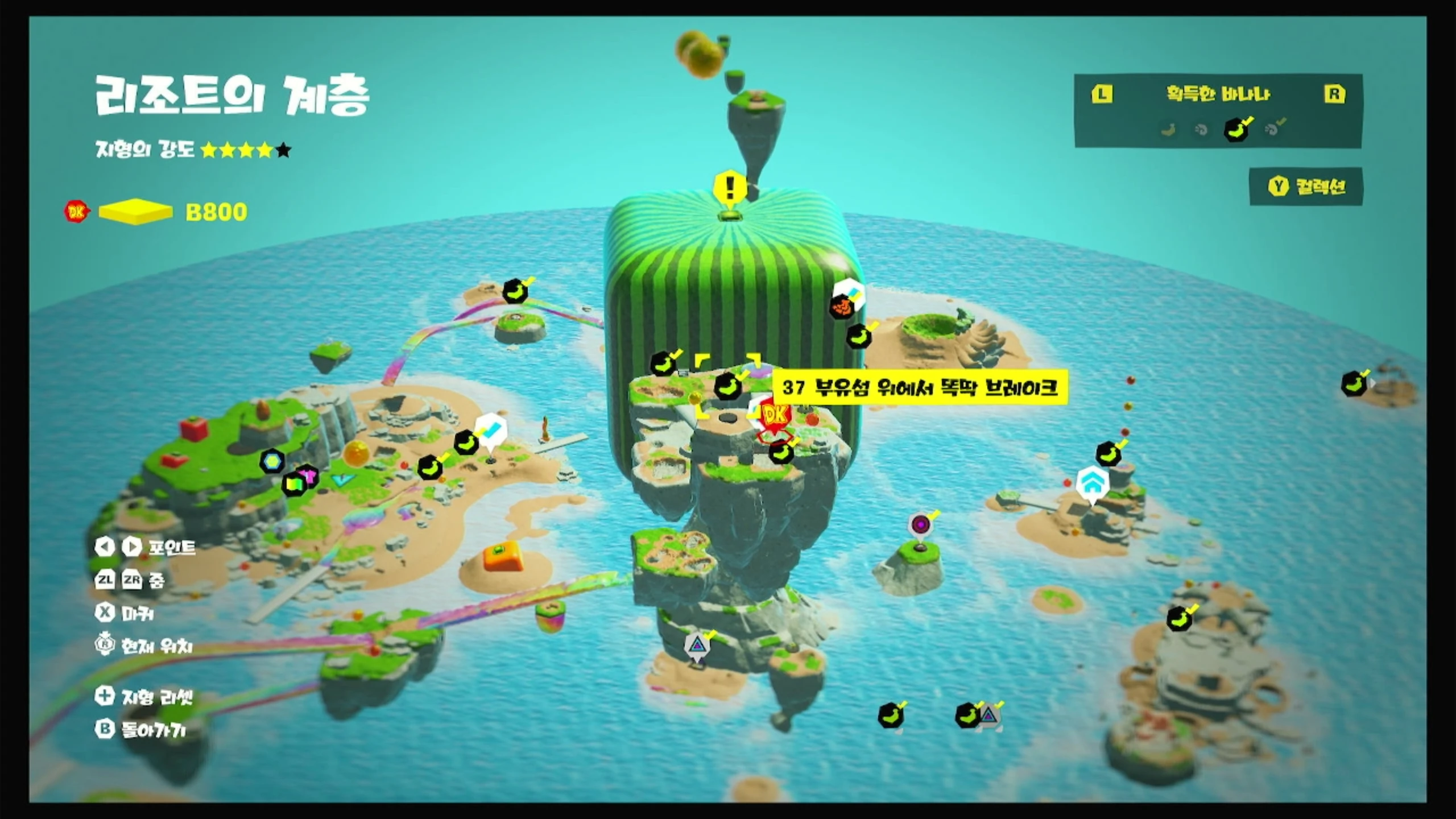This screenshot has height=819, width=1456.
Task: Pick the orange fossil map marker
Action: (842, 308)
